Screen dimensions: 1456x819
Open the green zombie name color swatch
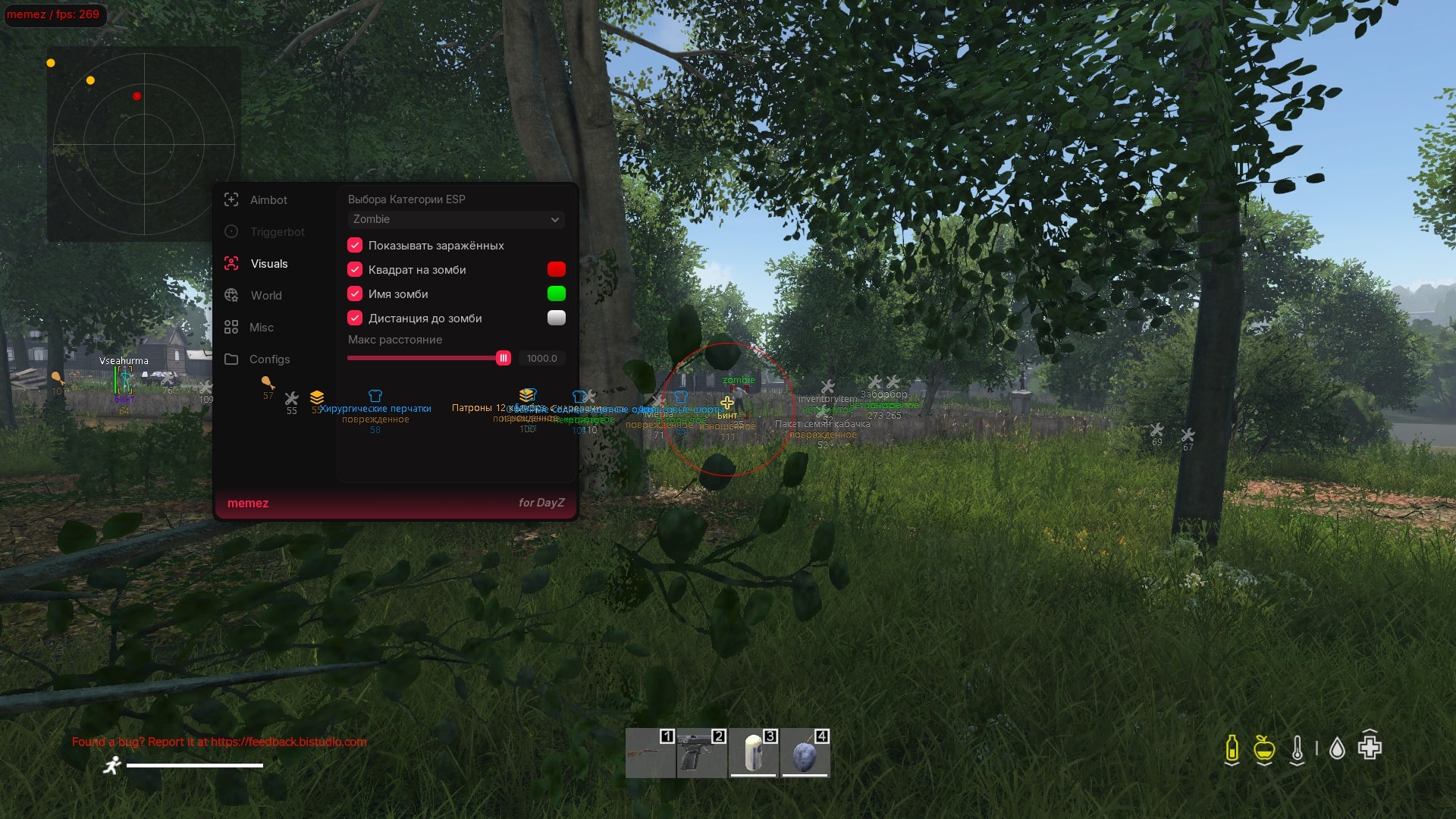coord(556,293)
